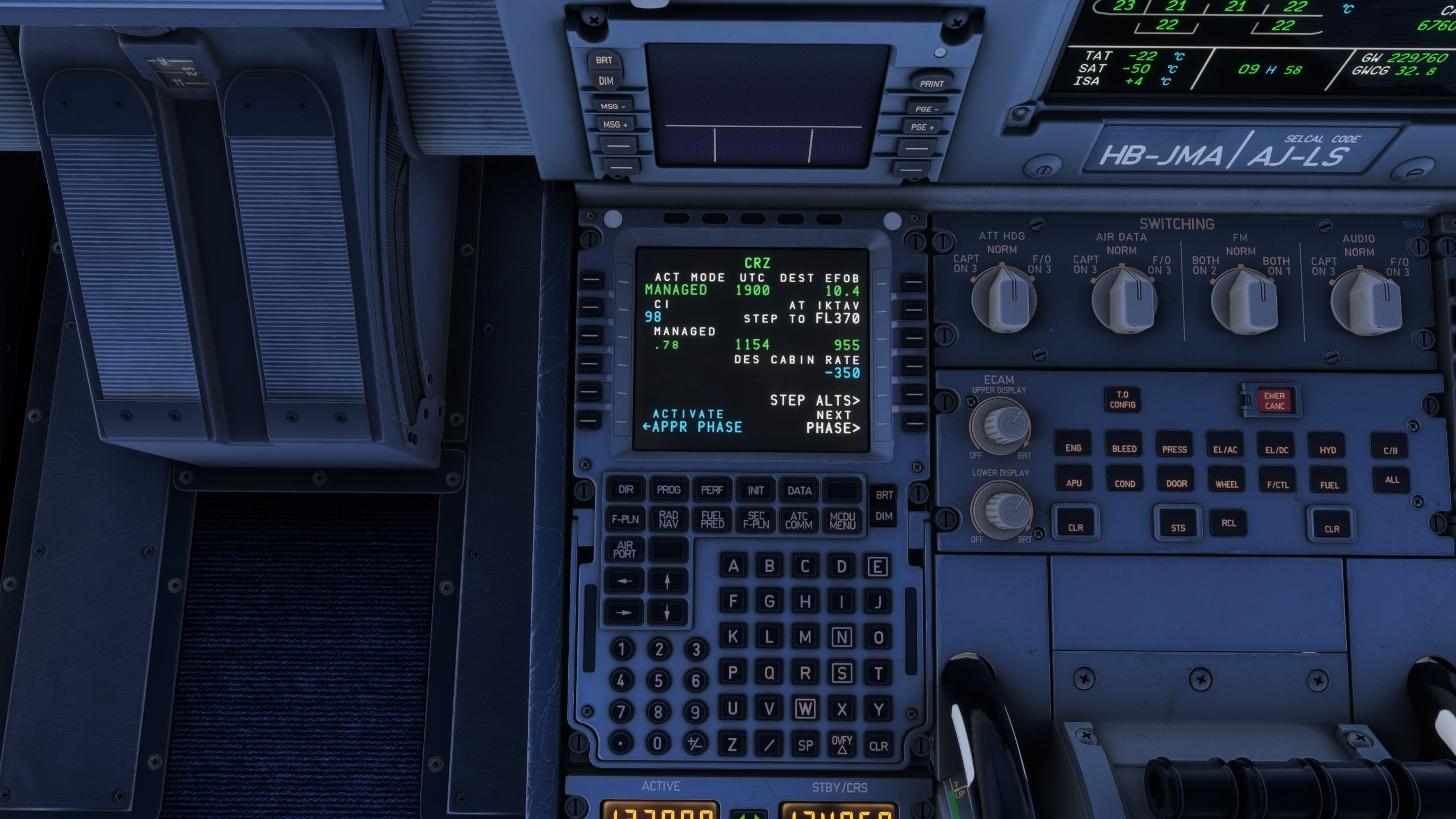Screen dimensions: 1456x819
Task: Open the RAD NAV page
Action: coord(668,519)
